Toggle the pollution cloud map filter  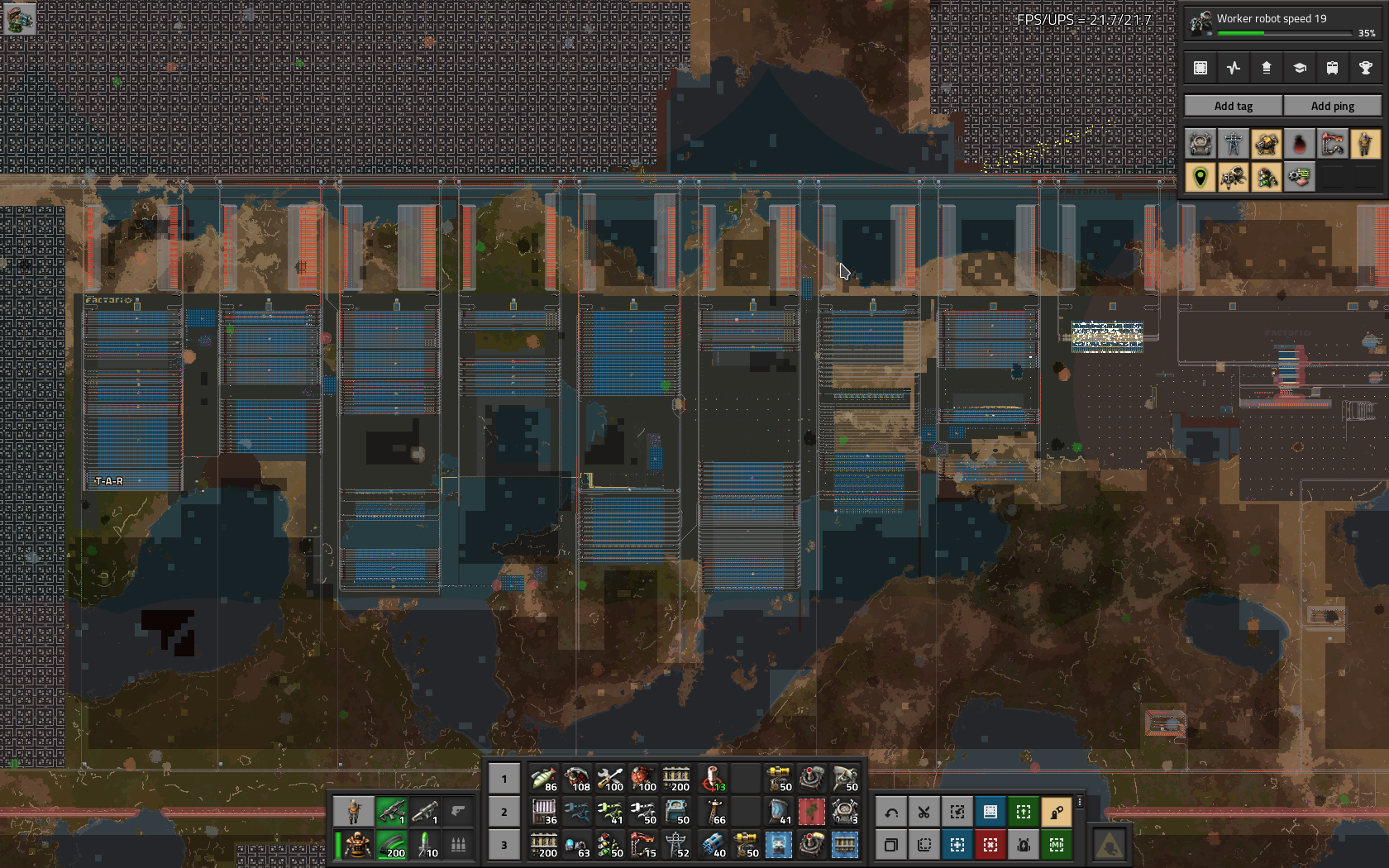pos(1299,144)
